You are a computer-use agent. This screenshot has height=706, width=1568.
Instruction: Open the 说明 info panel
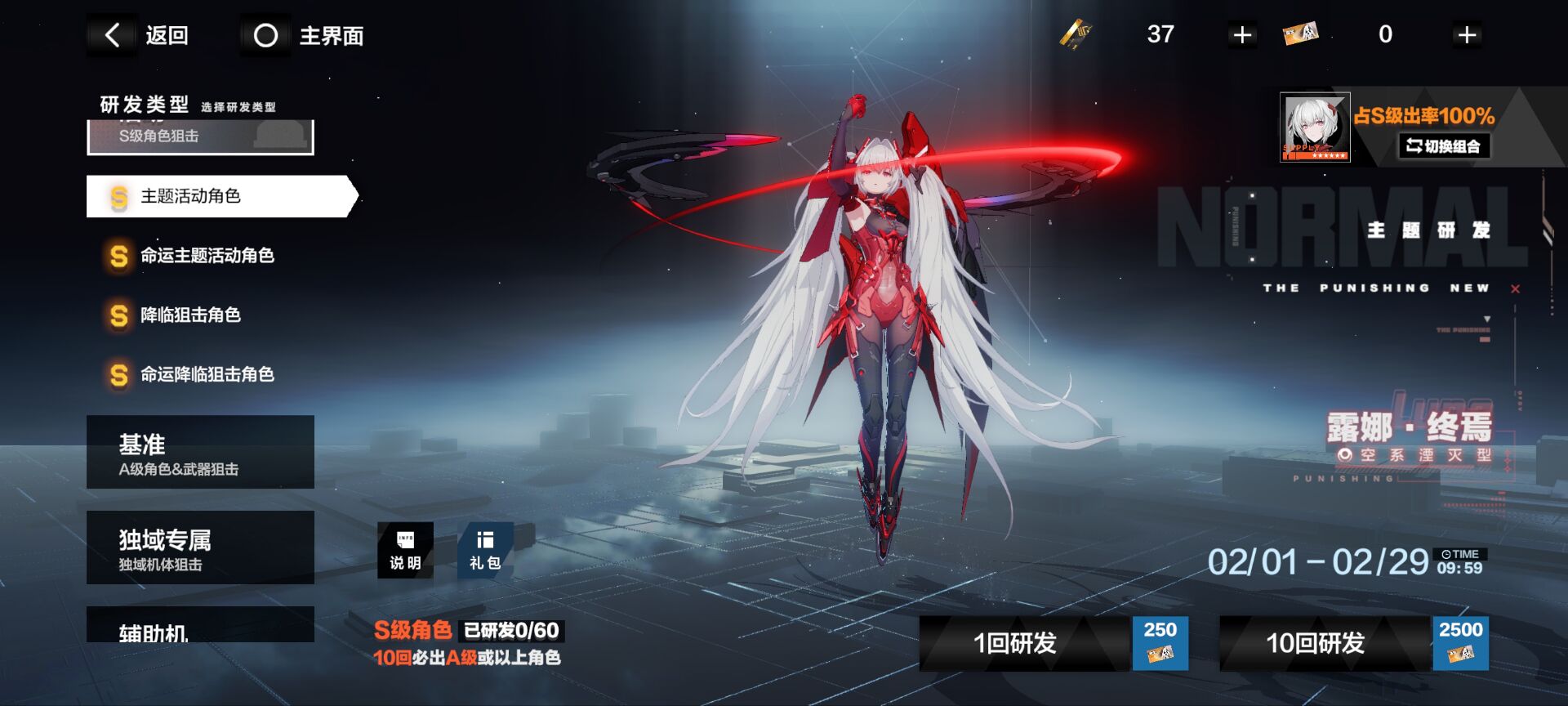click(405, 550)
